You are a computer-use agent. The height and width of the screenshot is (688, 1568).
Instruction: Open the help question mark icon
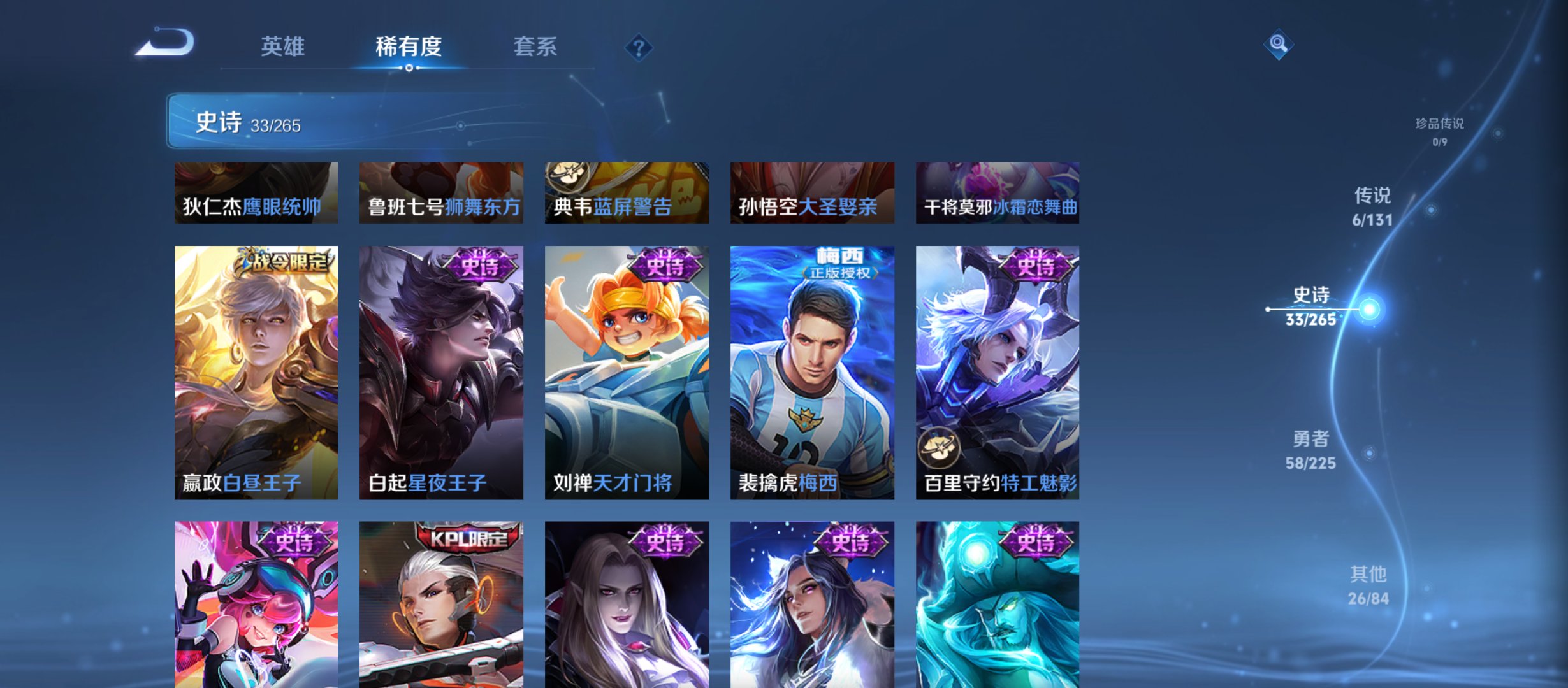click(639, 48)
